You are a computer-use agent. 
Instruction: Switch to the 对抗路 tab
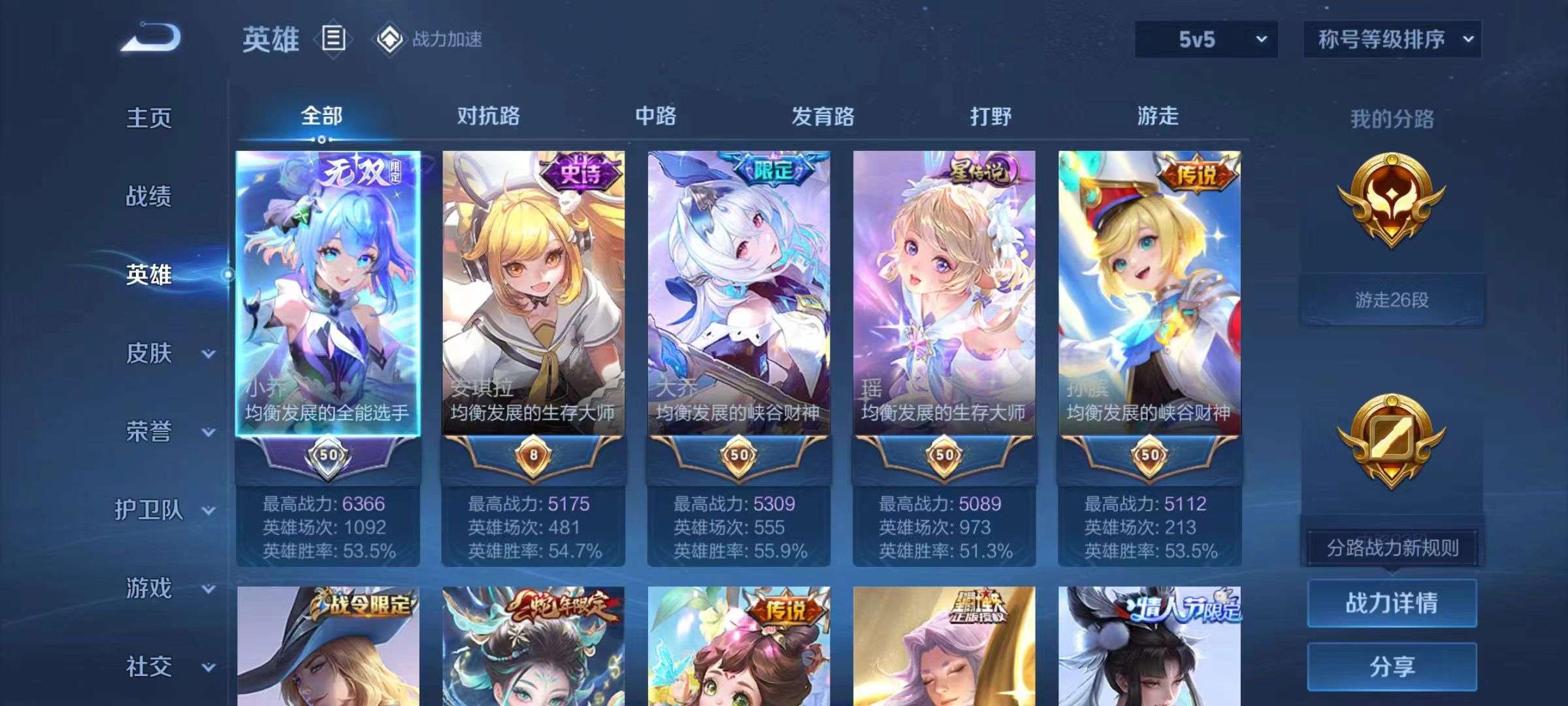tap(488, 116)
